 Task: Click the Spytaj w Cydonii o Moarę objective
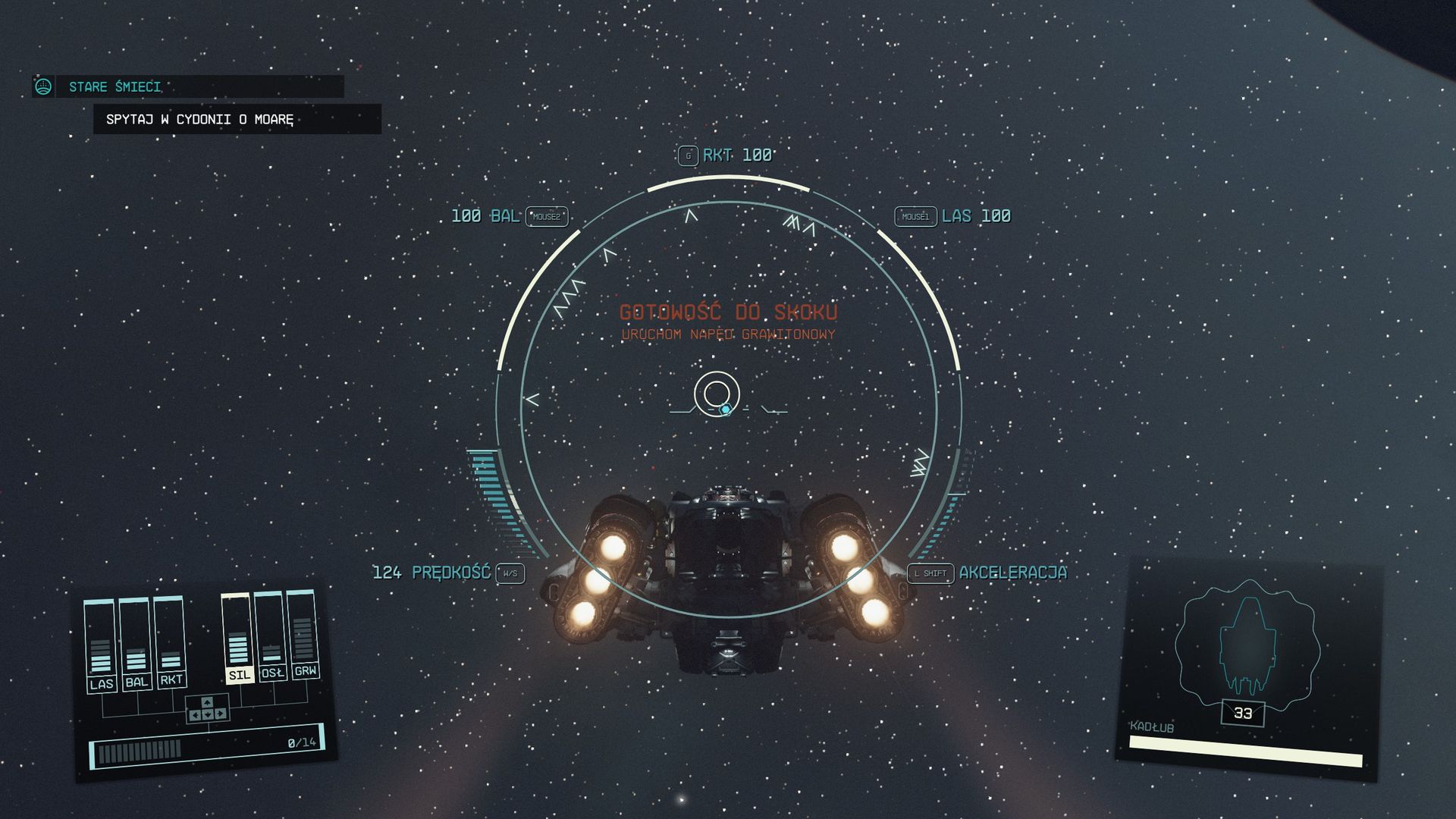[x=200, y=119]
